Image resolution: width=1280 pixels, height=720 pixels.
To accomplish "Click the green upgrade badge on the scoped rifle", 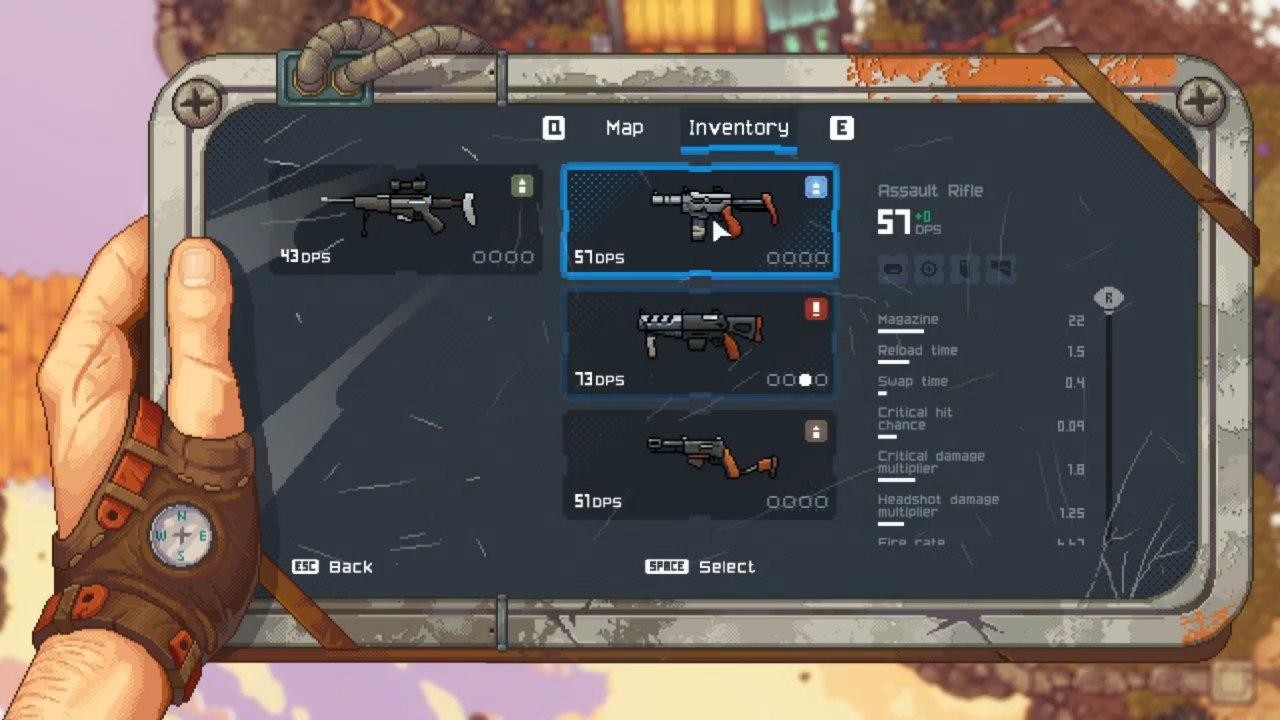I will [x=521, y=186].
